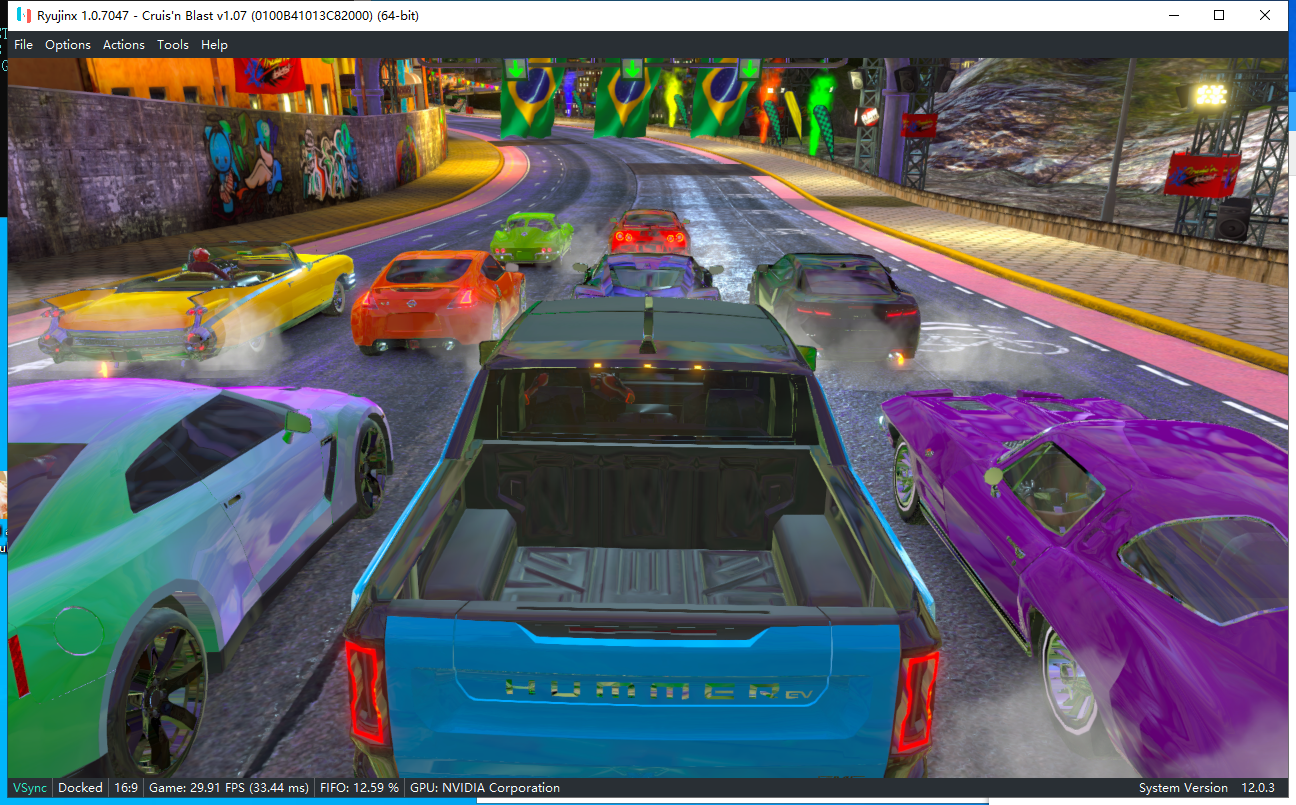Open the emulator's Options menu
This screenshot has width=1296, height=805.
pyautogui.click(x=67, y=45)
